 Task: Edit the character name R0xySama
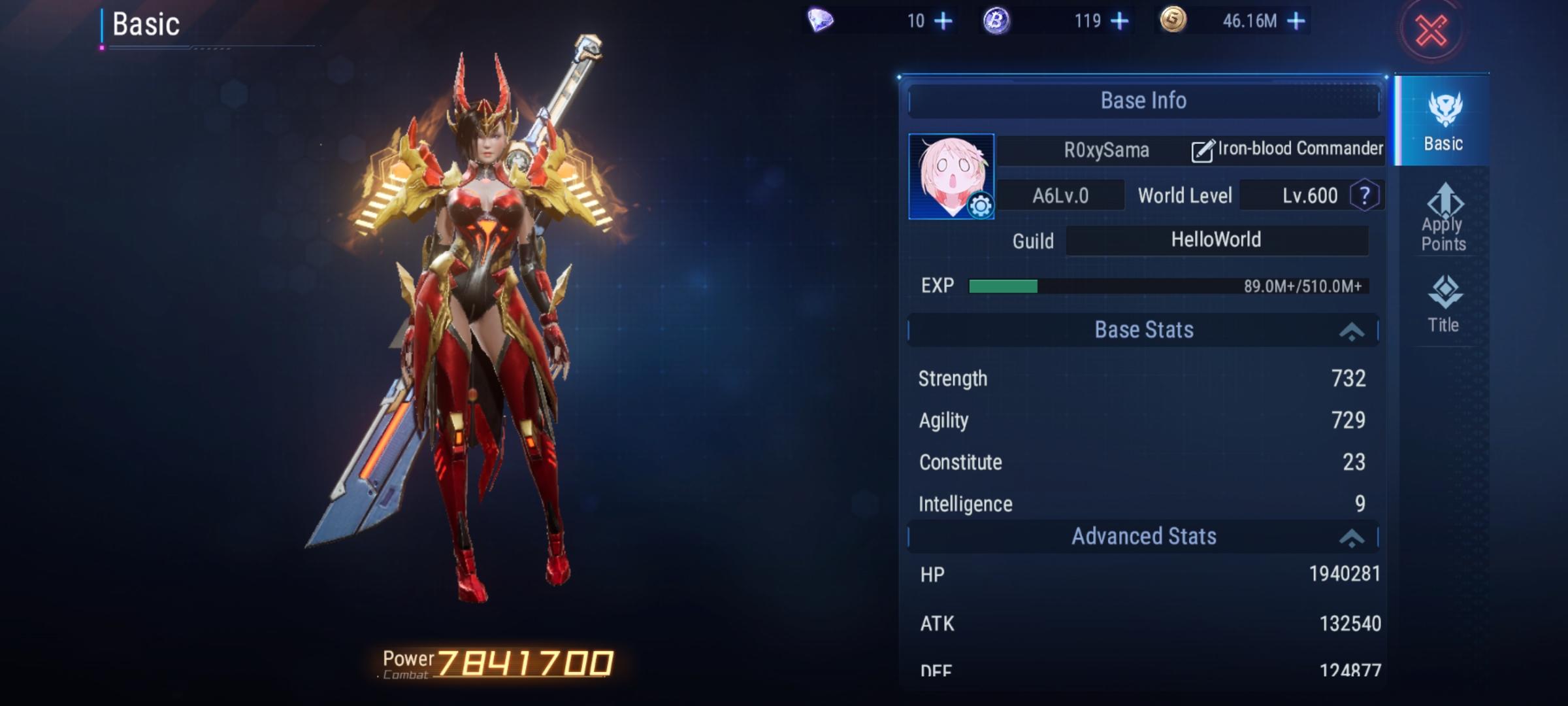[x=1201, y=150]
